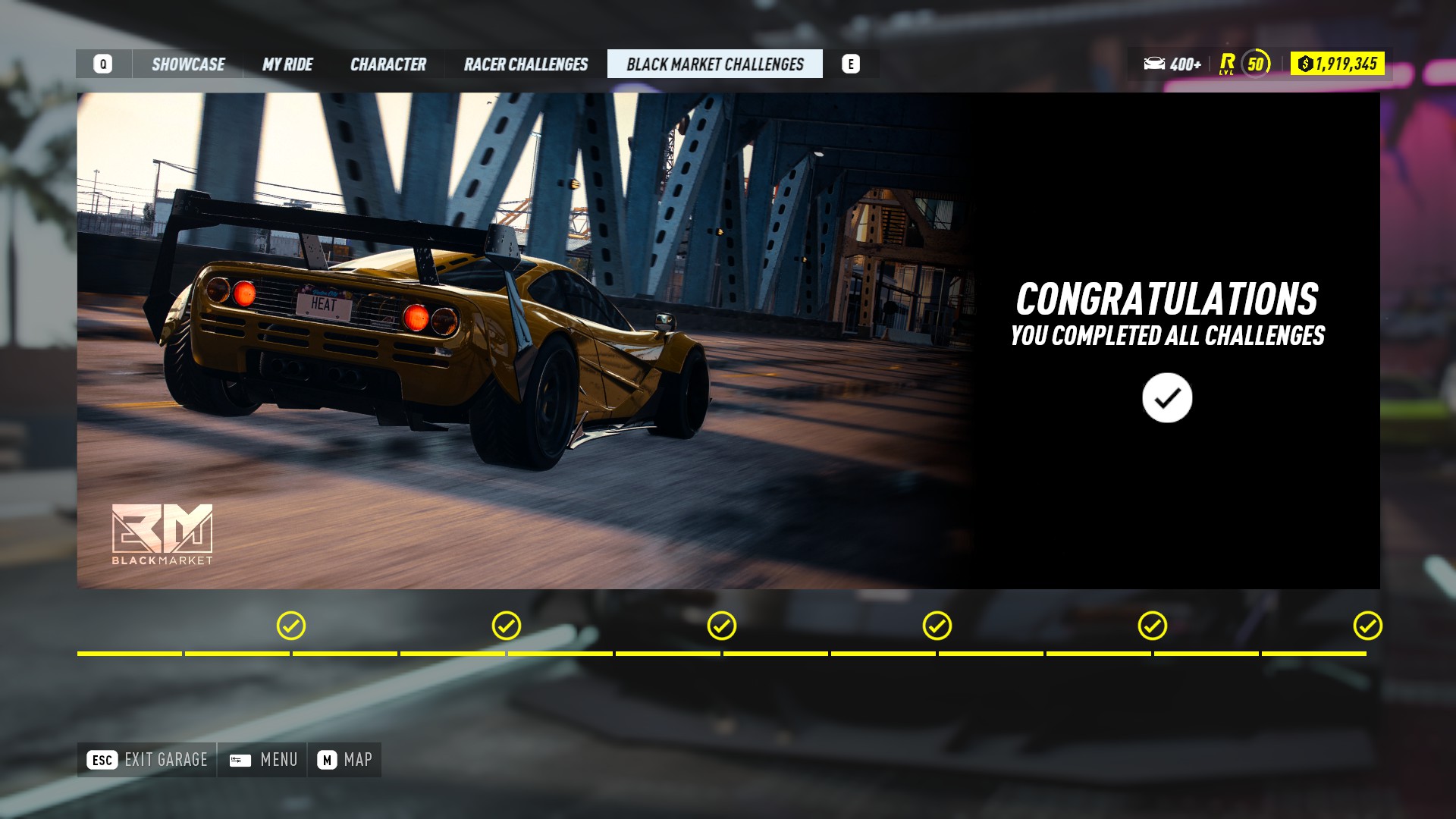Select the 400+ car rating icon

pyautogui.click(x=1172, y=64)
